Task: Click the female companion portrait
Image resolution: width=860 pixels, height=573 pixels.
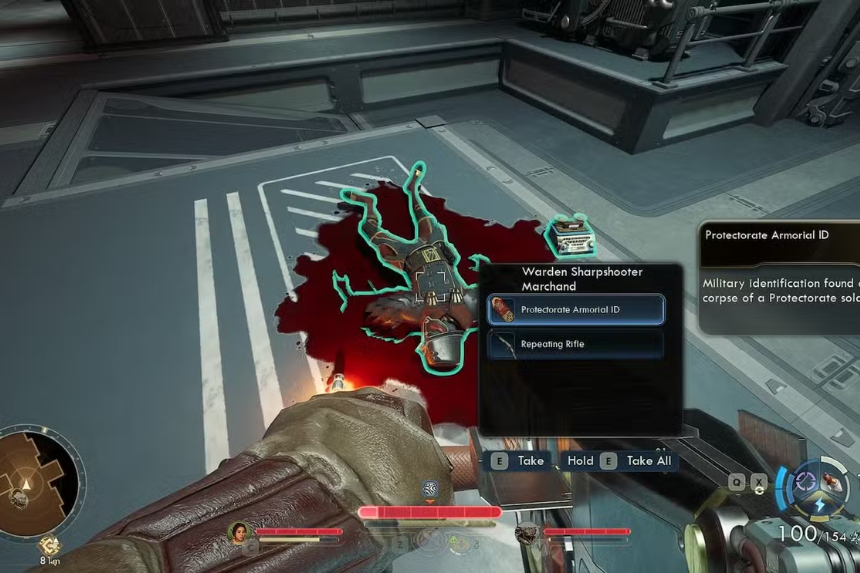Action: tap(240, 532)
